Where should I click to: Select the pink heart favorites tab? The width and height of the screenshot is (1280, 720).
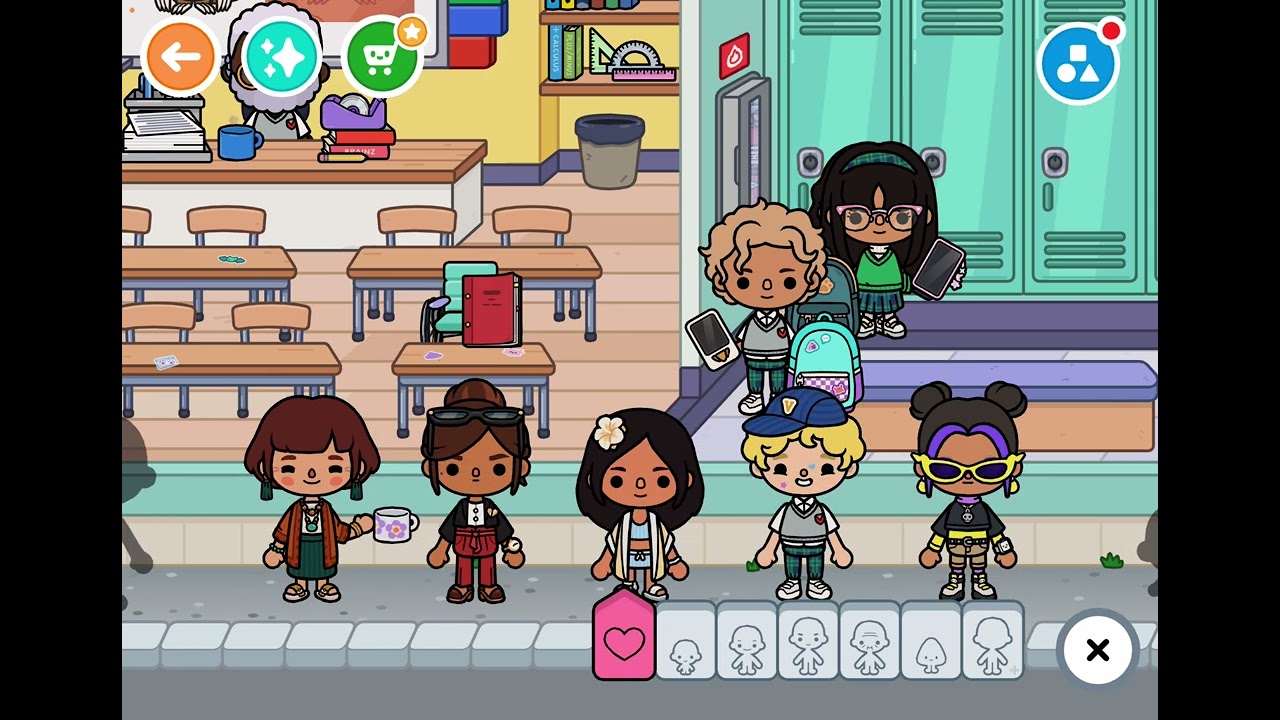pos(624,640)
